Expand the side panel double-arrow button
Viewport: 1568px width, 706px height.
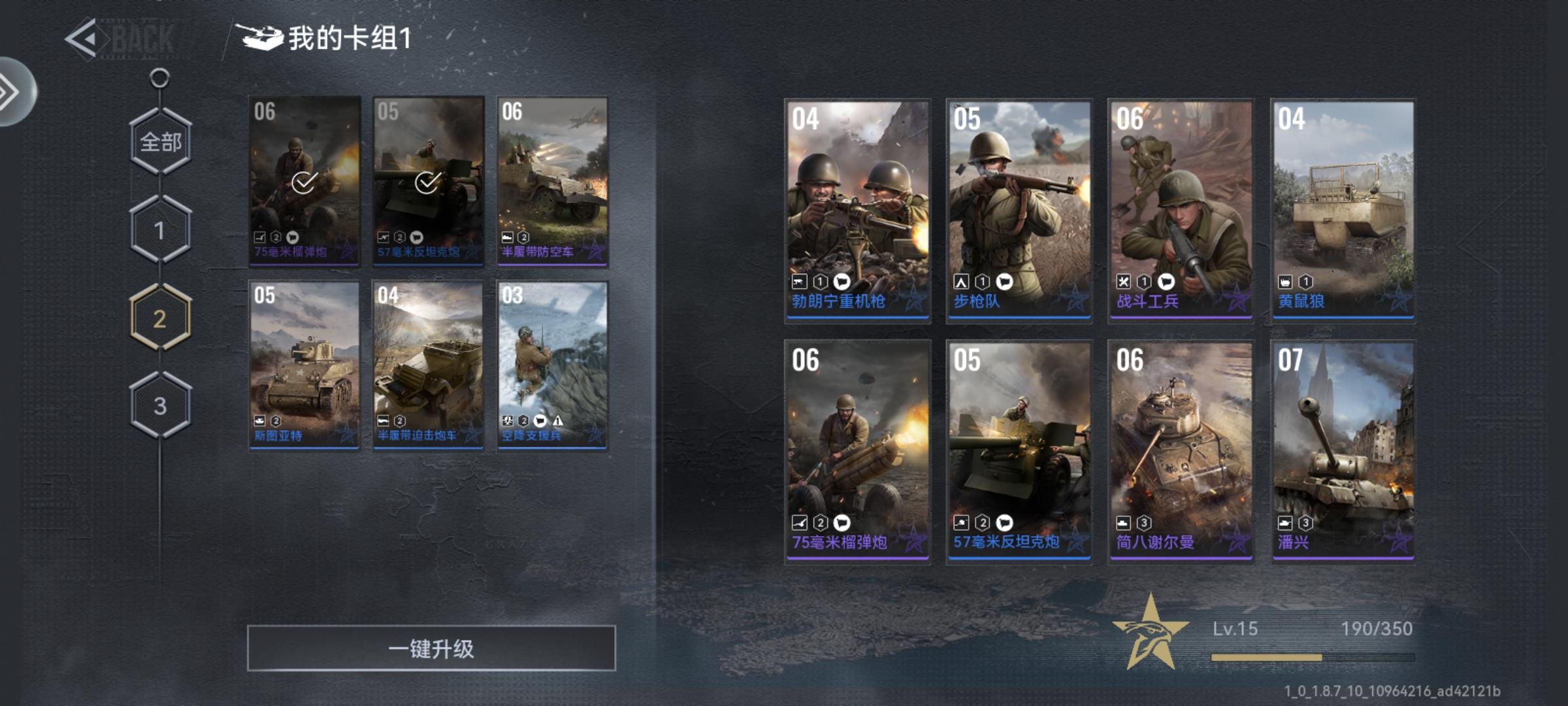(13, 92)
